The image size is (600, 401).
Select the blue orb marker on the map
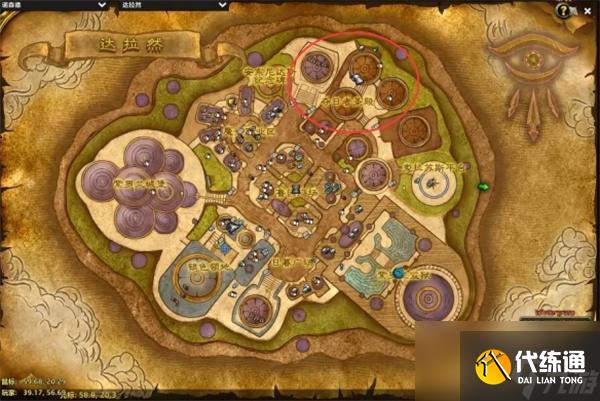pyautogui.click(x=397, y=272)
